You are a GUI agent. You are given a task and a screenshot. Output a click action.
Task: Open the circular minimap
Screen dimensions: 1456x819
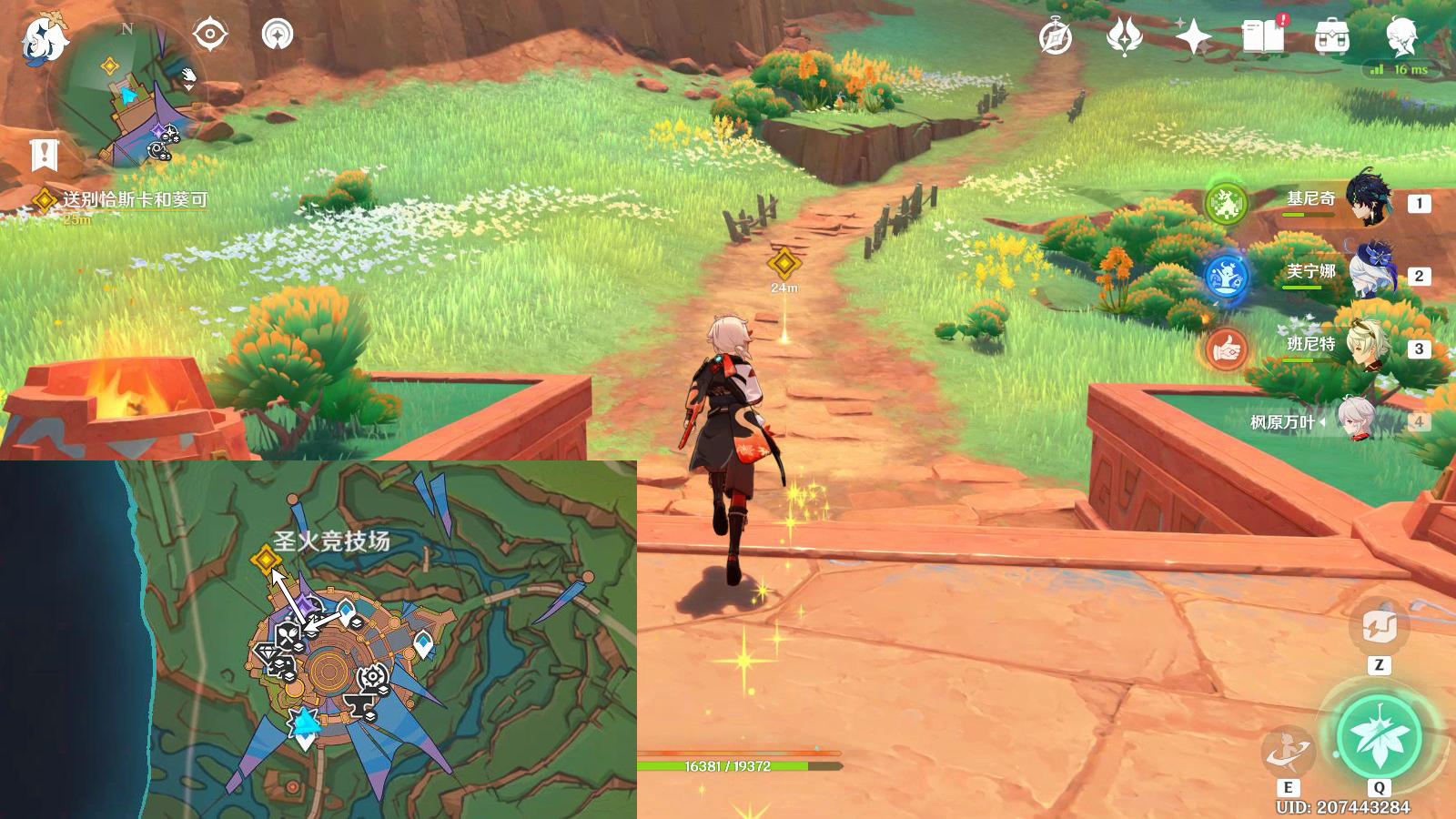pyautogui.click(x=127, y=96)
